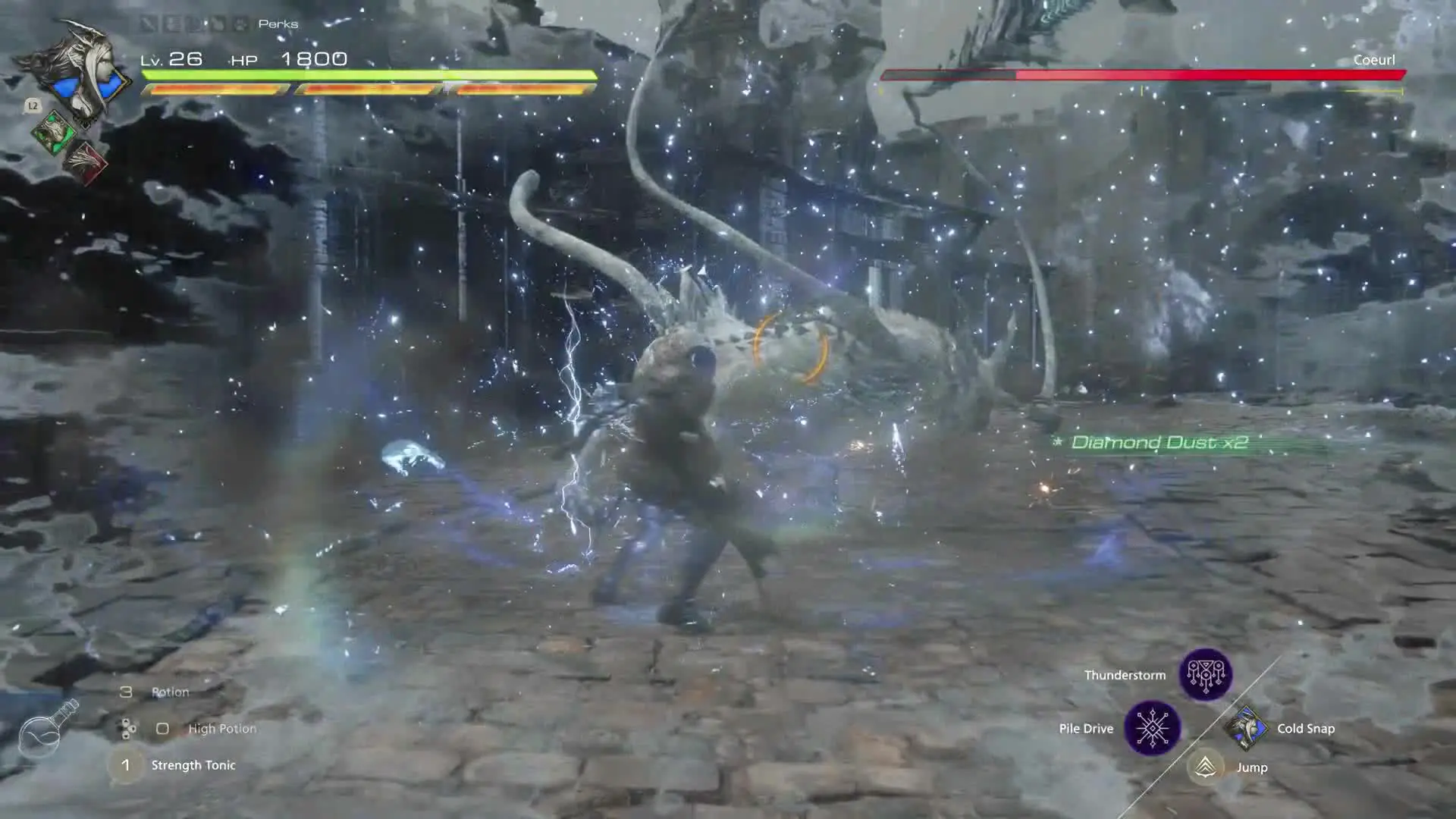
Task: Switch to the green Eikon icon
Action: pos(53,132)
